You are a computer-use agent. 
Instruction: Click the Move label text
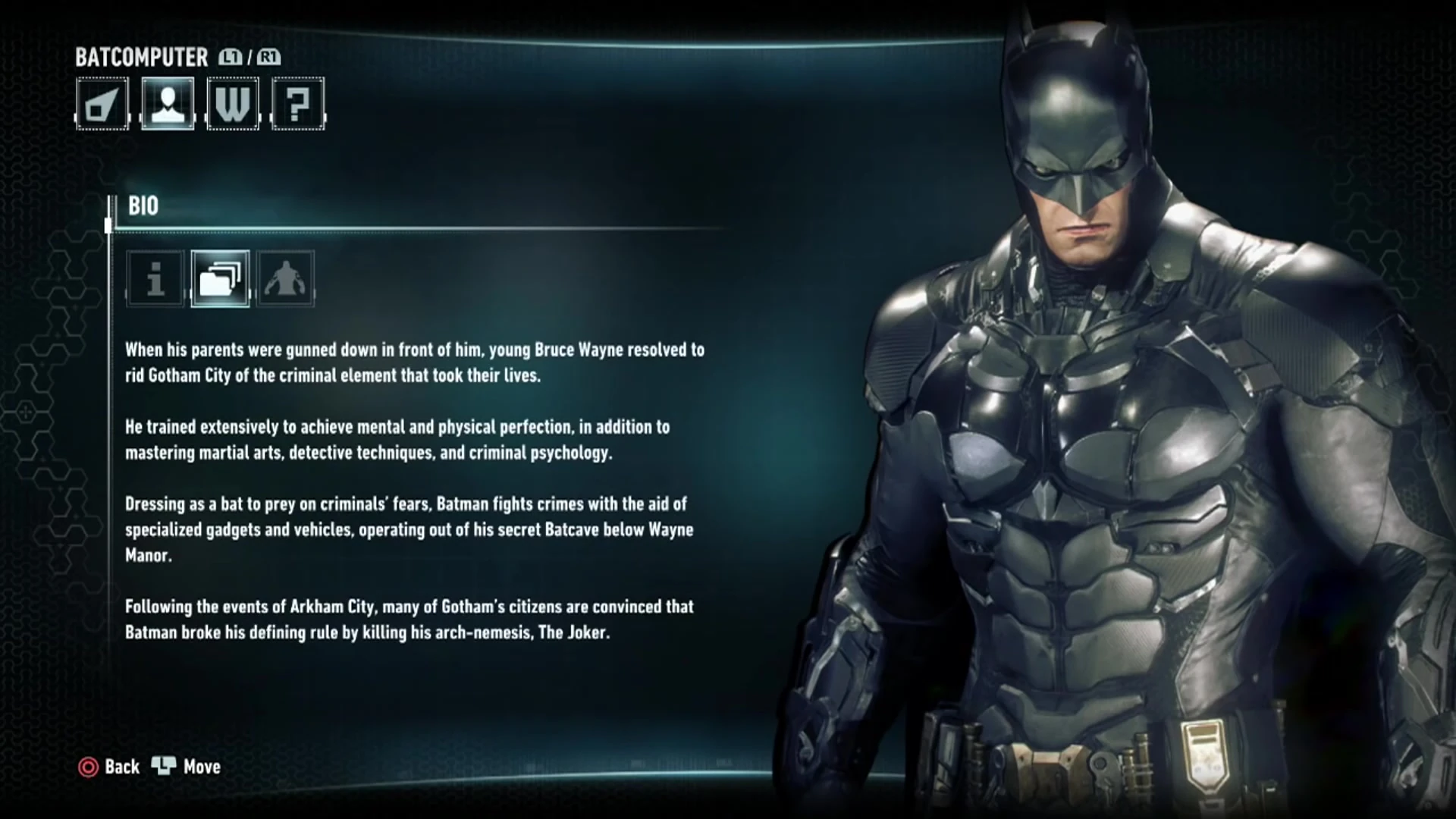201,767
